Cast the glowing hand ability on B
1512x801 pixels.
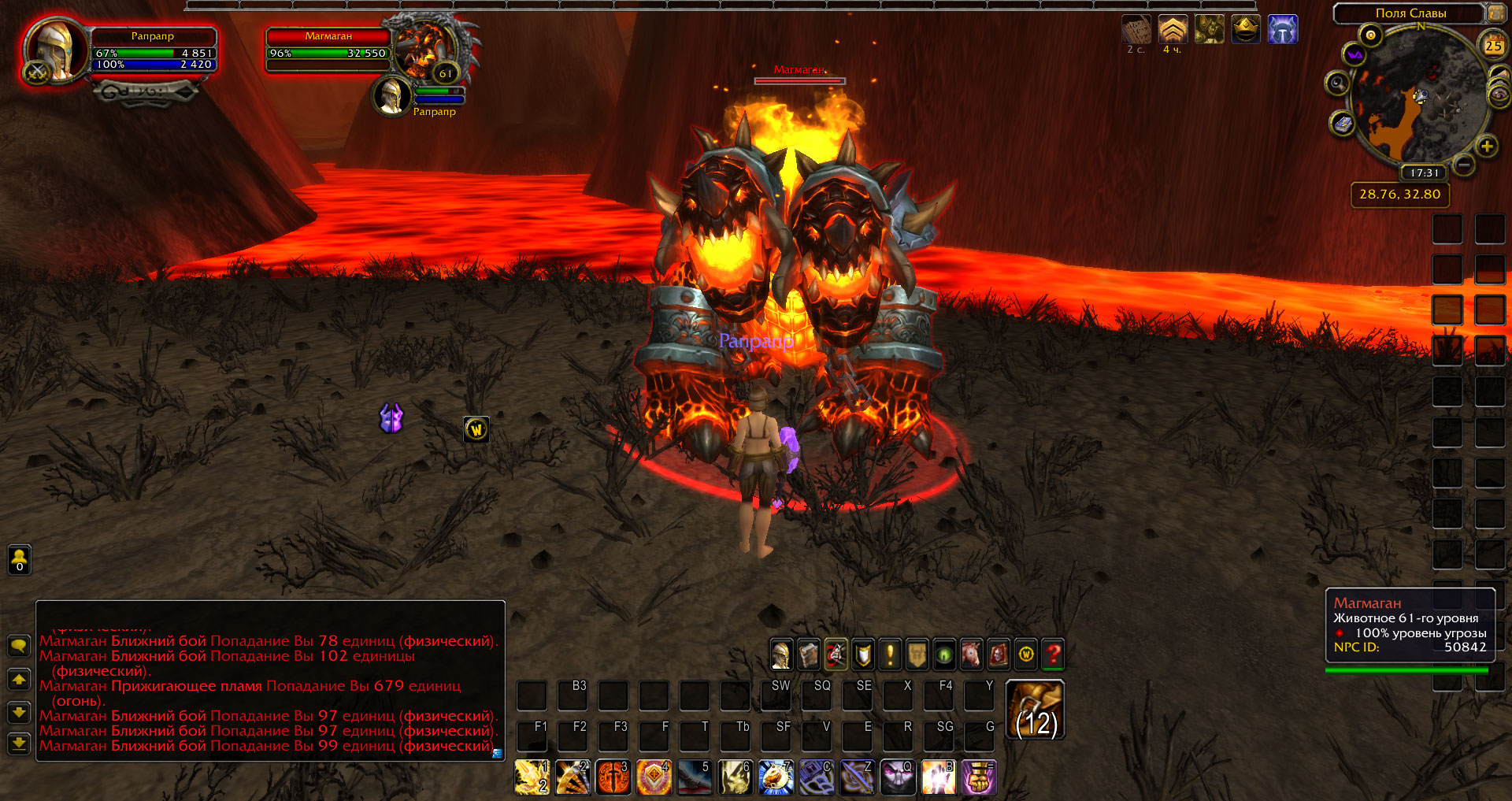tap(938, 777)
